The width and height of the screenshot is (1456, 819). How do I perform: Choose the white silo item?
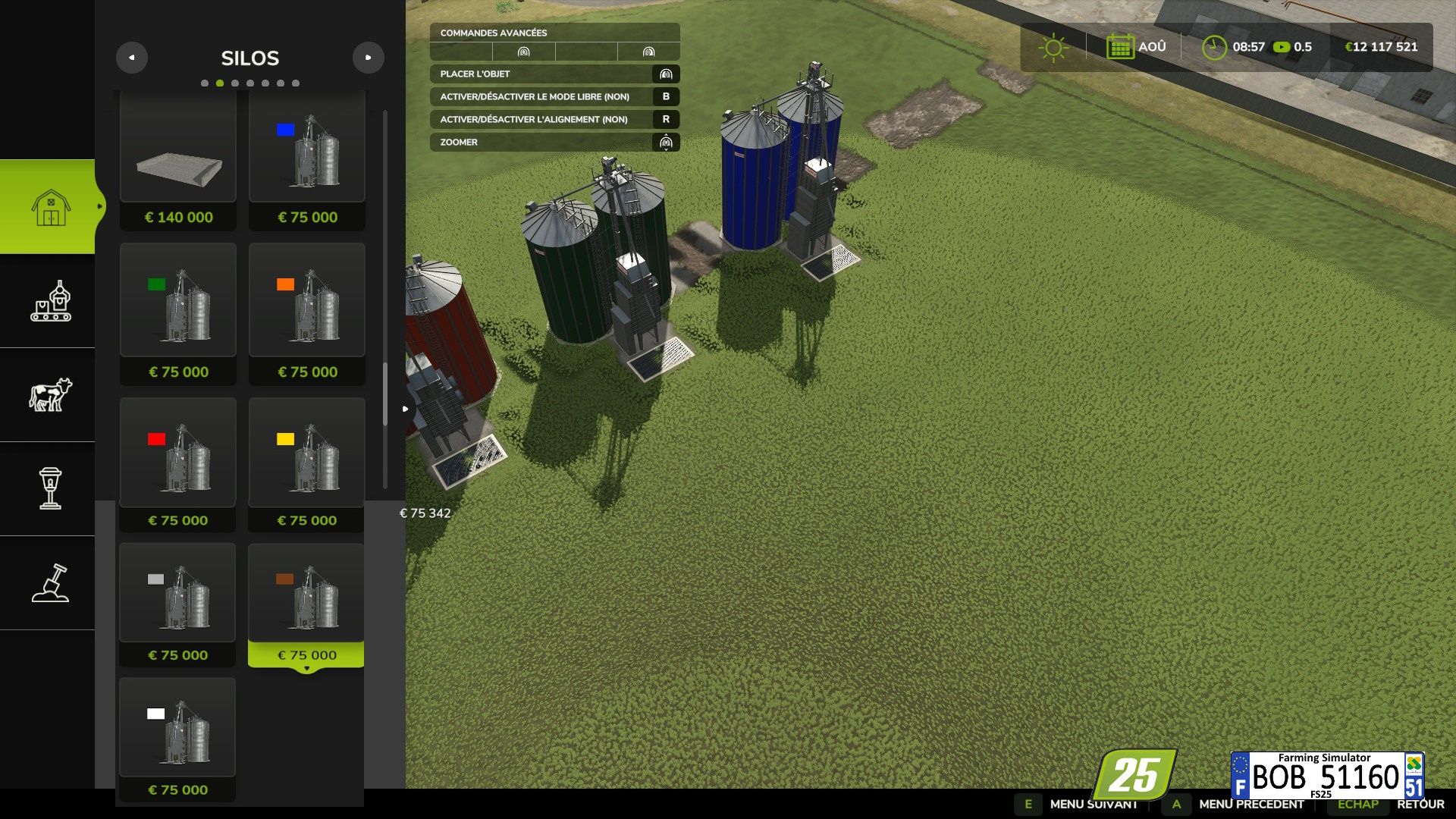click(178, 736)
